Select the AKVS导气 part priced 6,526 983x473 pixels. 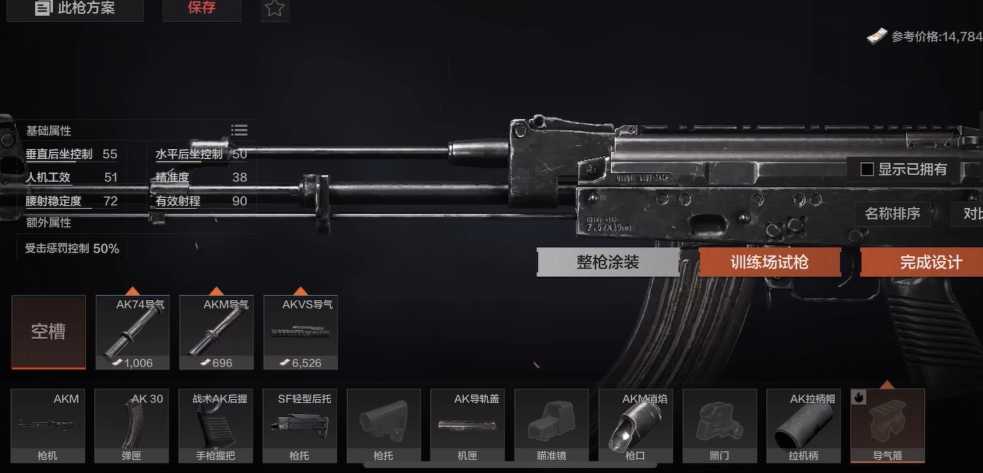300,333
